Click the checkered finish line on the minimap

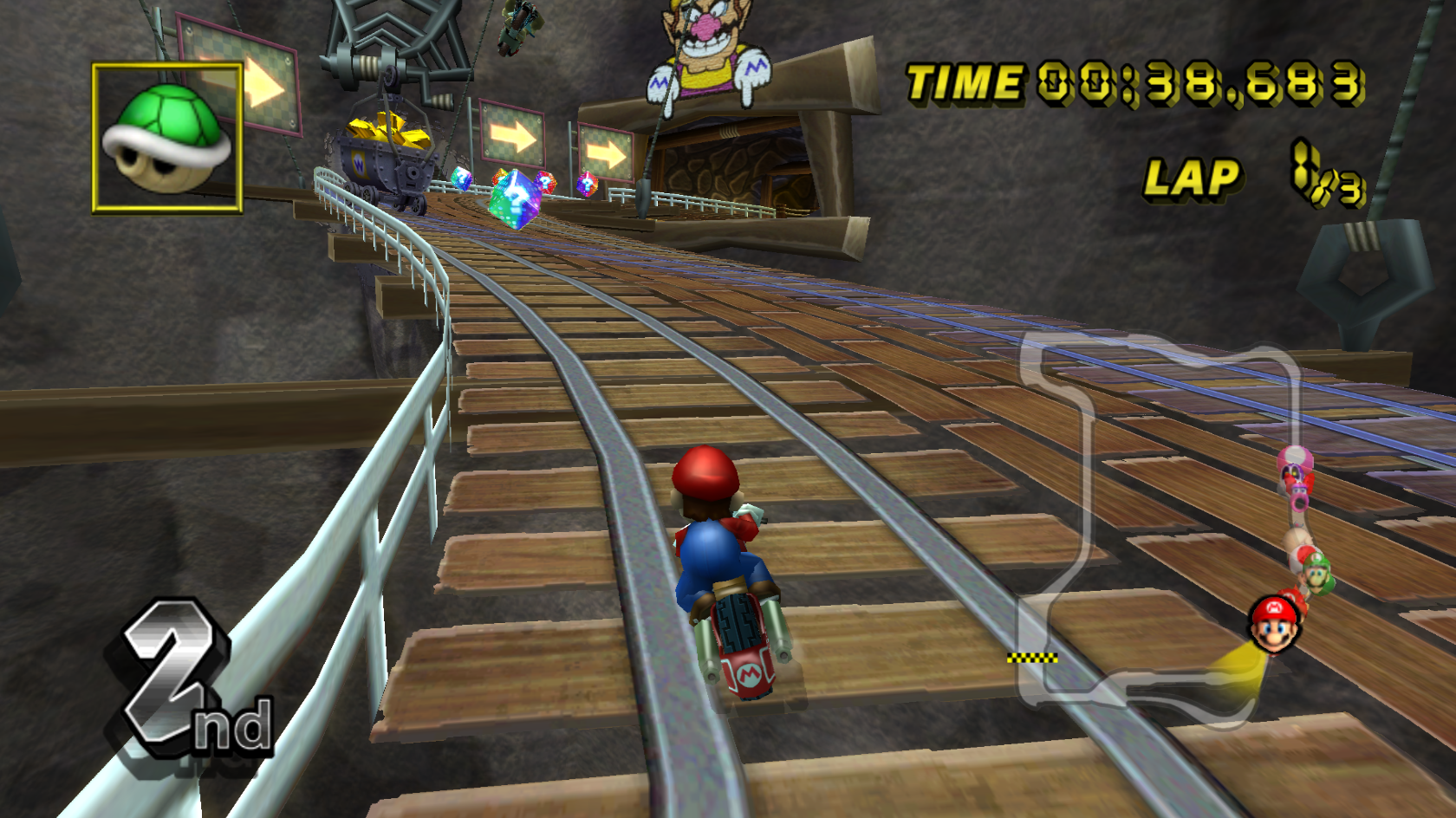(1032, 659)
